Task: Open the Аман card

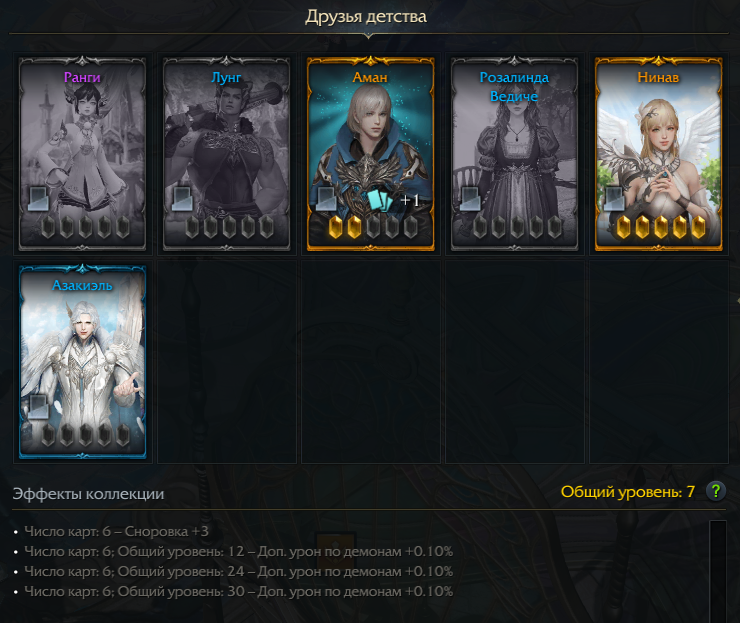Action: [x=371, y=153]
